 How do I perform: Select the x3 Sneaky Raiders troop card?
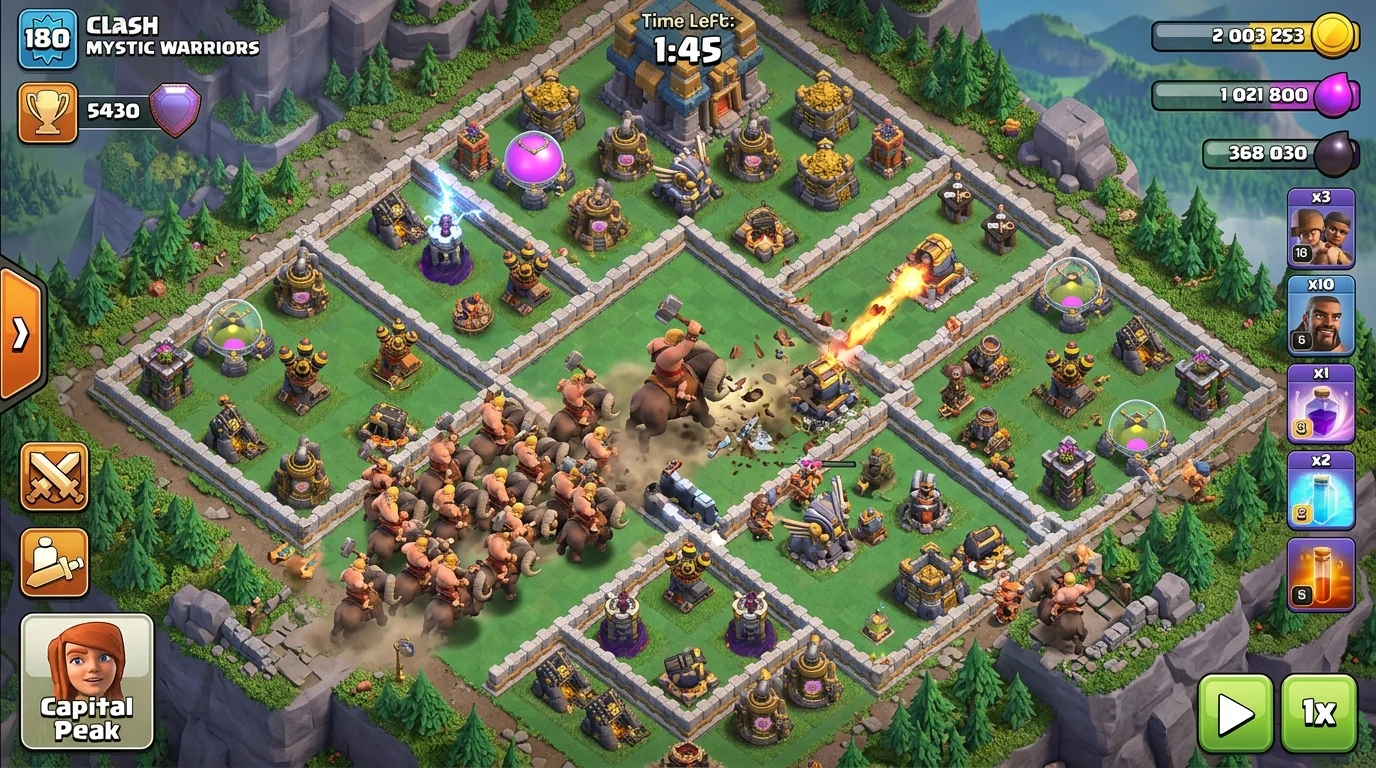tap(1322, 230)
